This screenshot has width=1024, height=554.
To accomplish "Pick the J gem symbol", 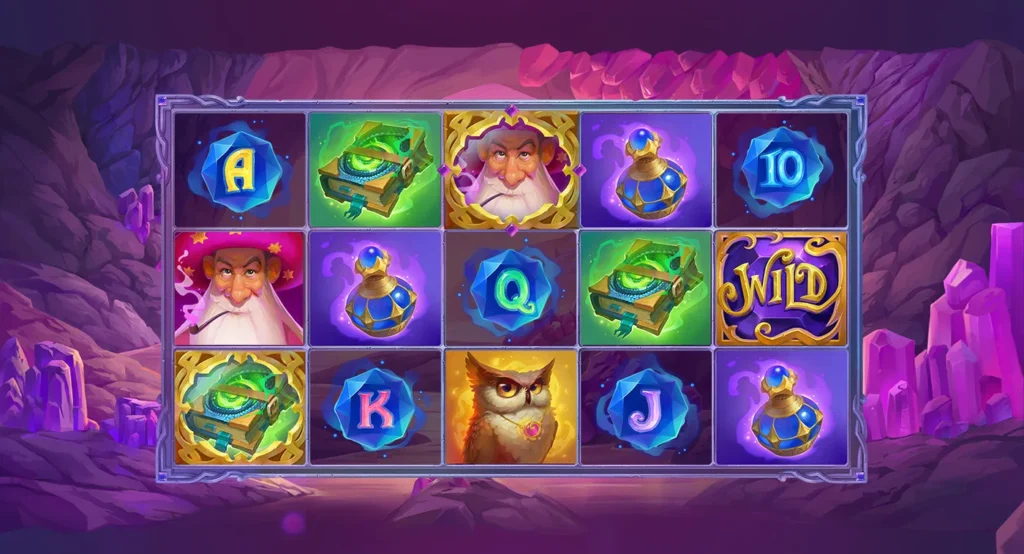I will tap(646, 405).
